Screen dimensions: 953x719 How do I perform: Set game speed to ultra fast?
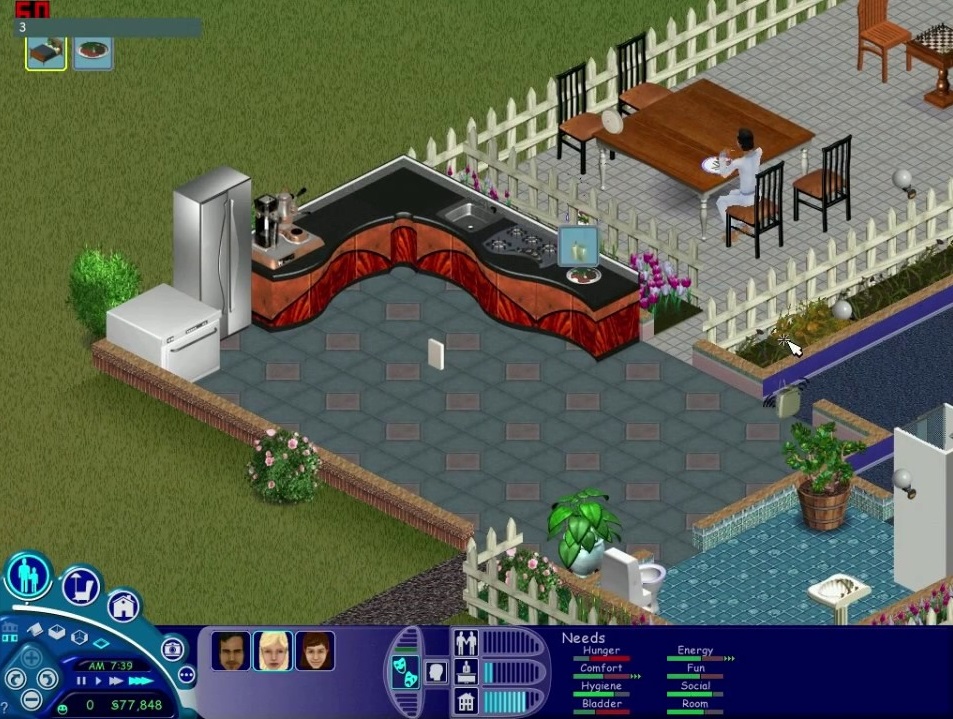point(140,681)
